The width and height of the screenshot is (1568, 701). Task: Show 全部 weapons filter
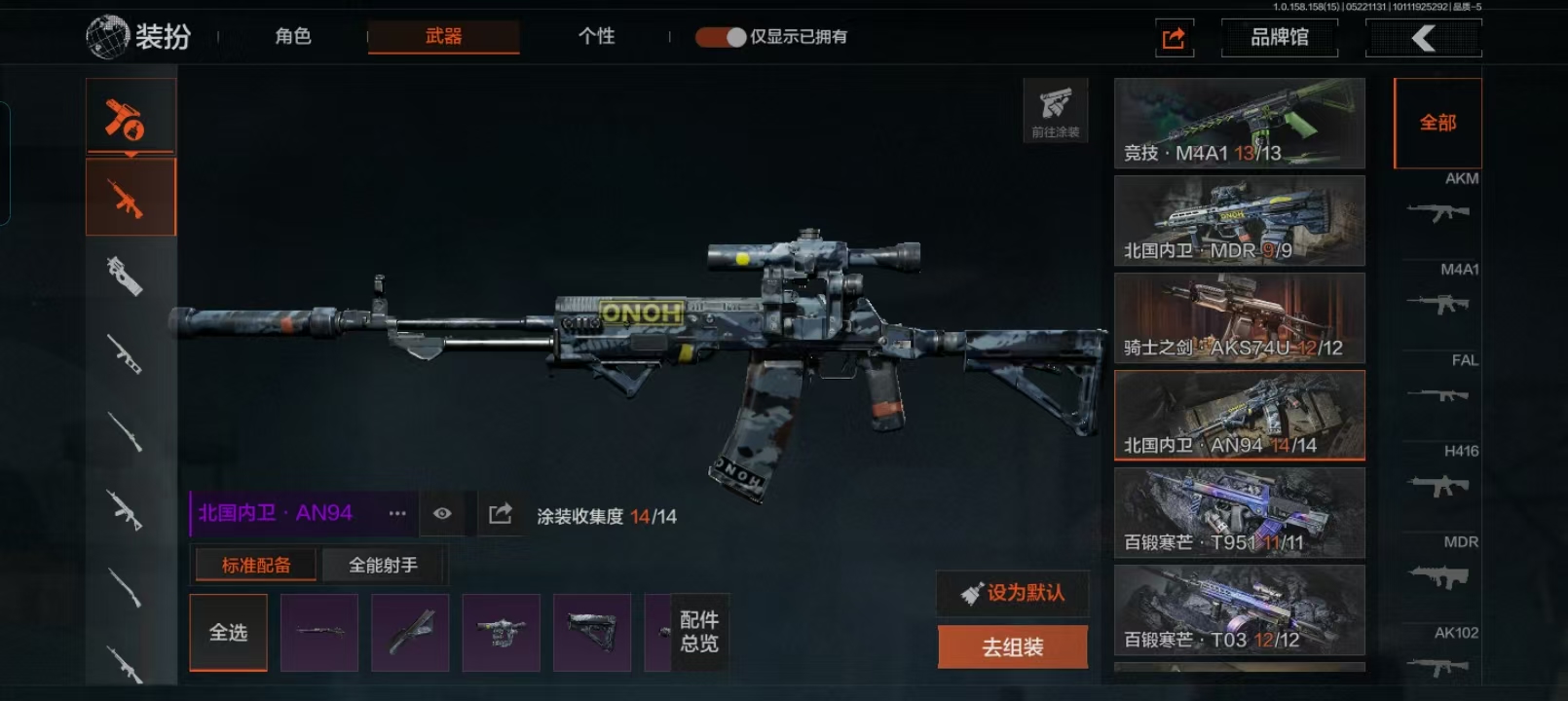point(1437,123)
